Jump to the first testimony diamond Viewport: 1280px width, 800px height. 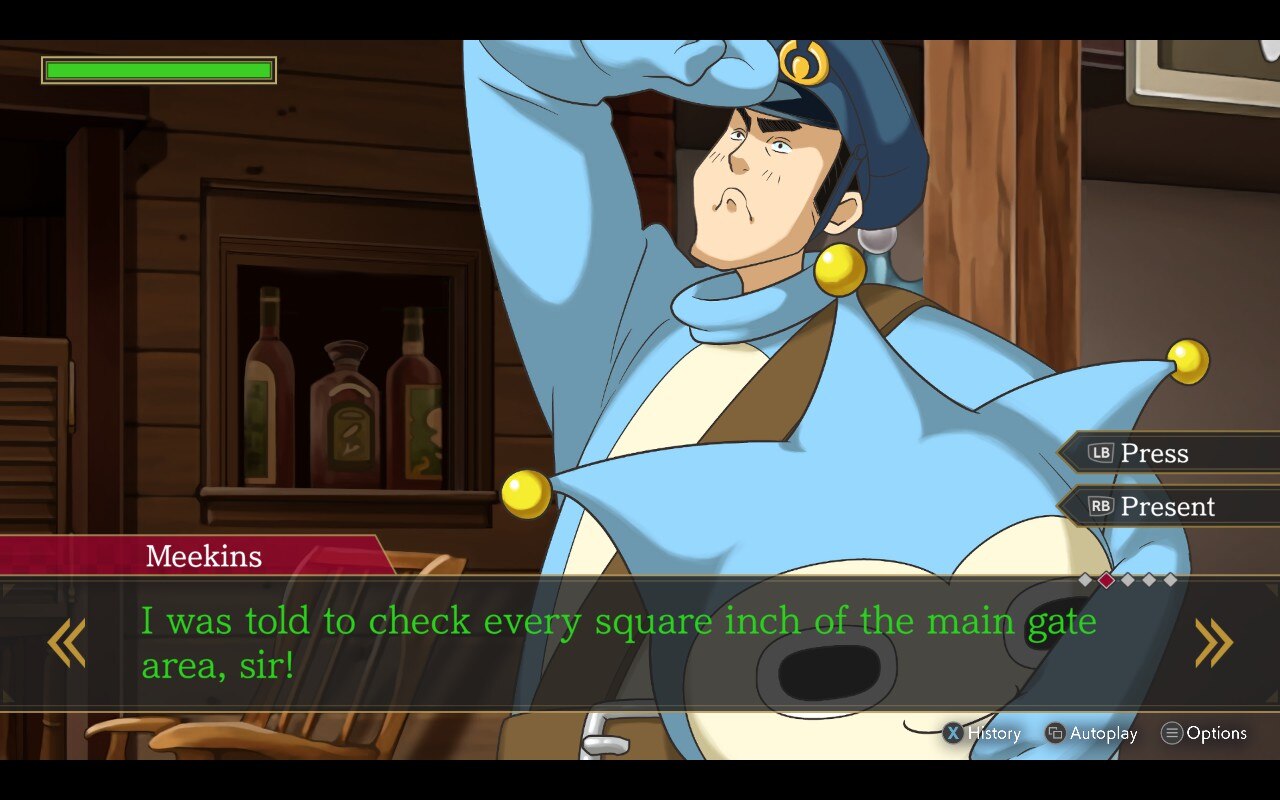click(x=1085, y=580)
